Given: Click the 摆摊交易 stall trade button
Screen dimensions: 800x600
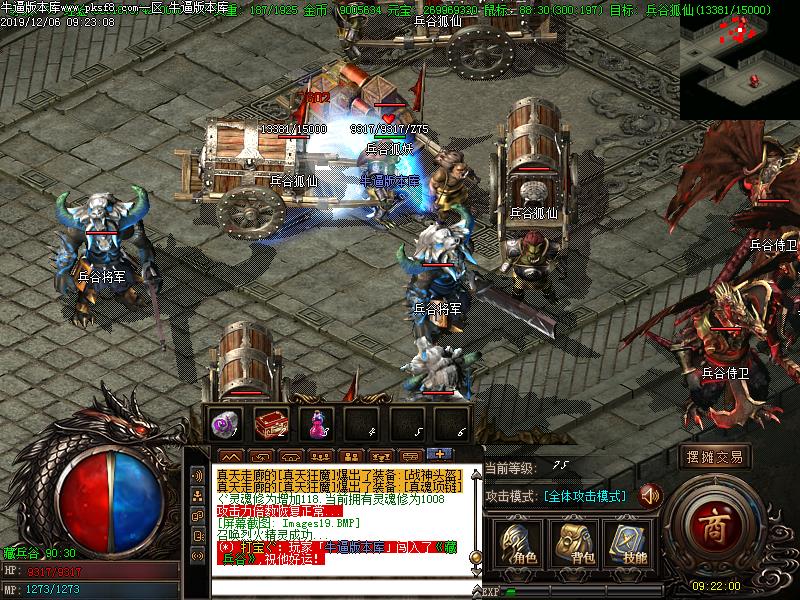Looking at the screenshot, I should pos(715,457).
